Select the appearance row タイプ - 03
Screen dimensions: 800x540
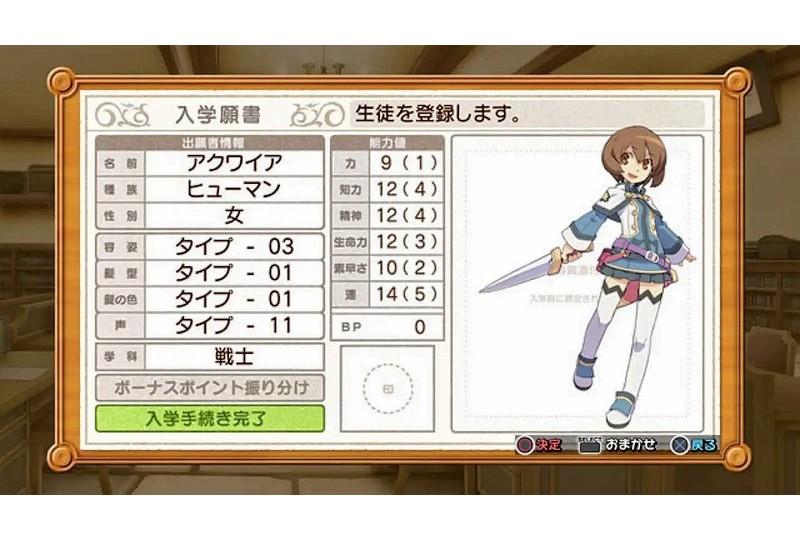(x=235, y=246)
